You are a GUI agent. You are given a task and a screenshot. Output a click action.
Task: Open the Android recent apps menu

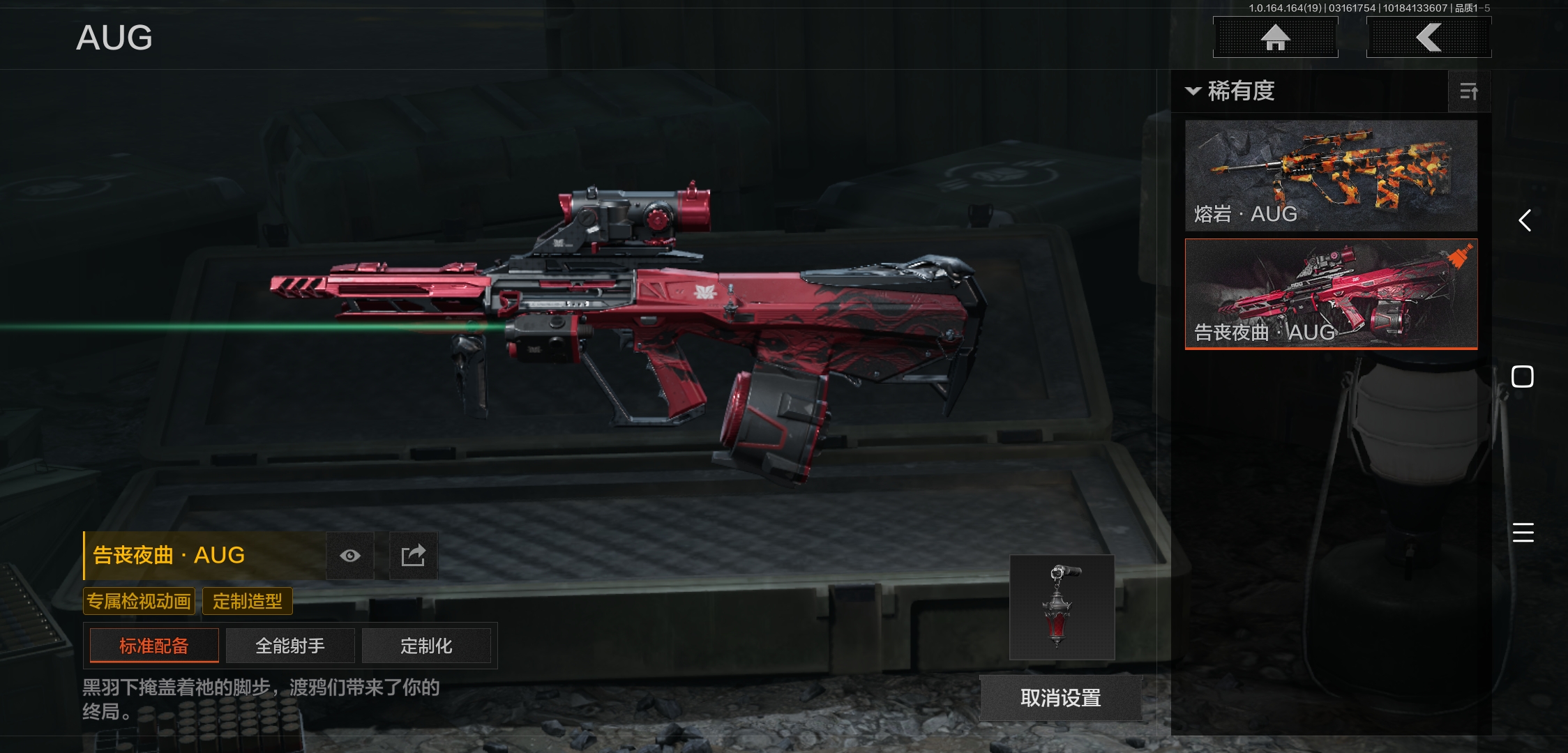(1523, 533)
